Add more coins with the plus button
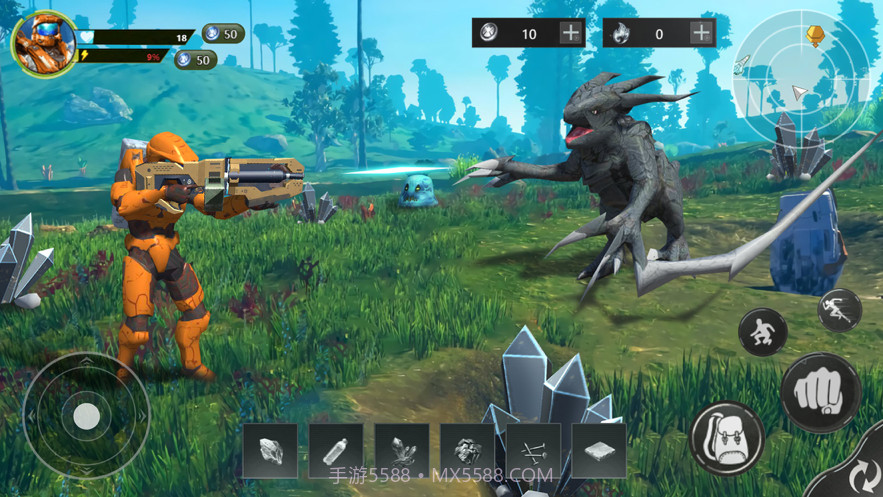883x497 pixels. (570, 33)
